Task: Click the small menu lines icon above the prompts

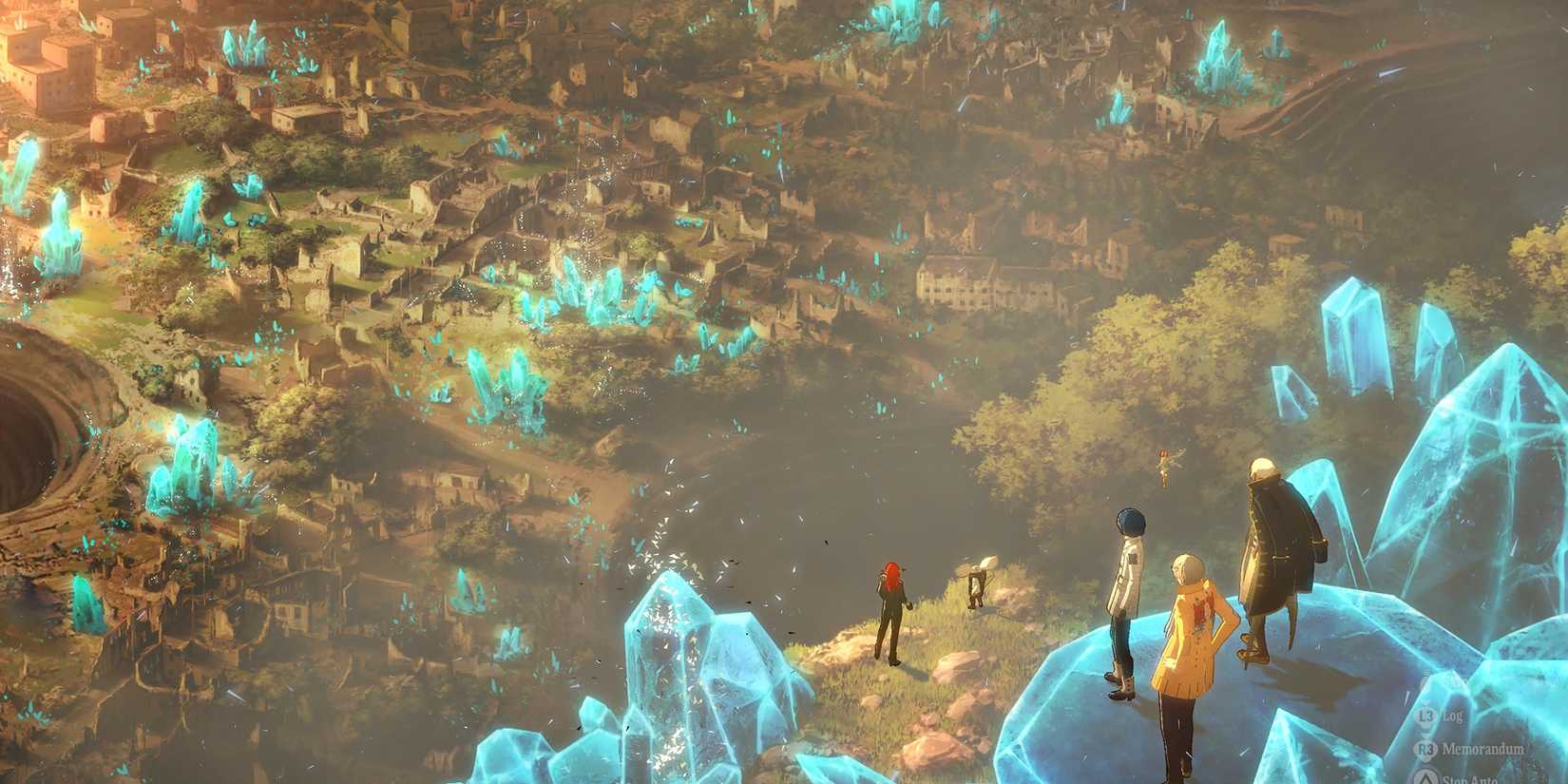Action: (x=1425, y=671)
